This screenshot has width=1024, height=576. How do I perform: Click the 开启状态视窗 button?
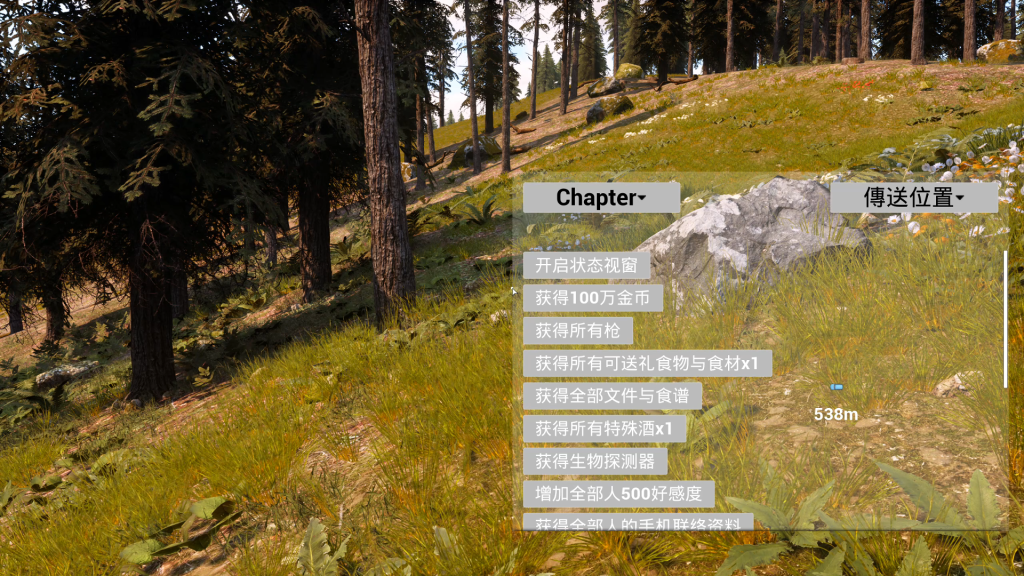[x=587, y=265]
